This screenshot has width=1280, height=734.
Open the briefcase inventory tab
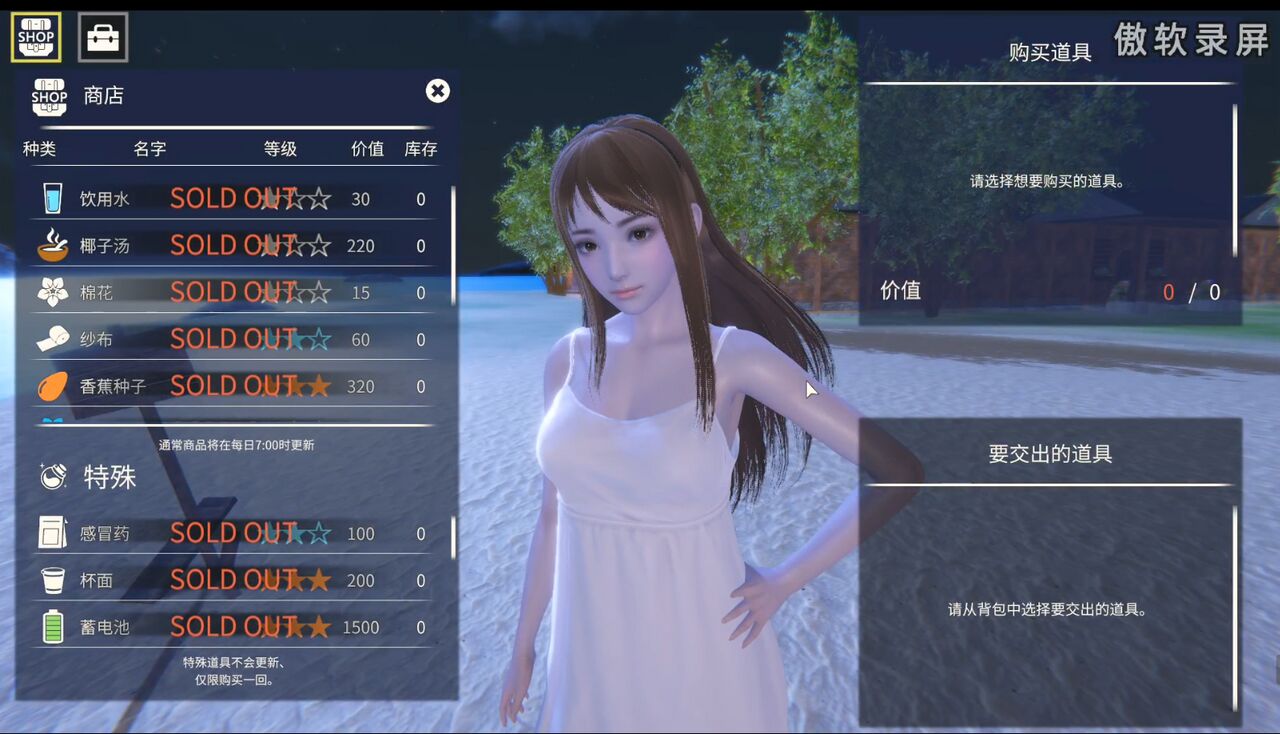(103, 37)
